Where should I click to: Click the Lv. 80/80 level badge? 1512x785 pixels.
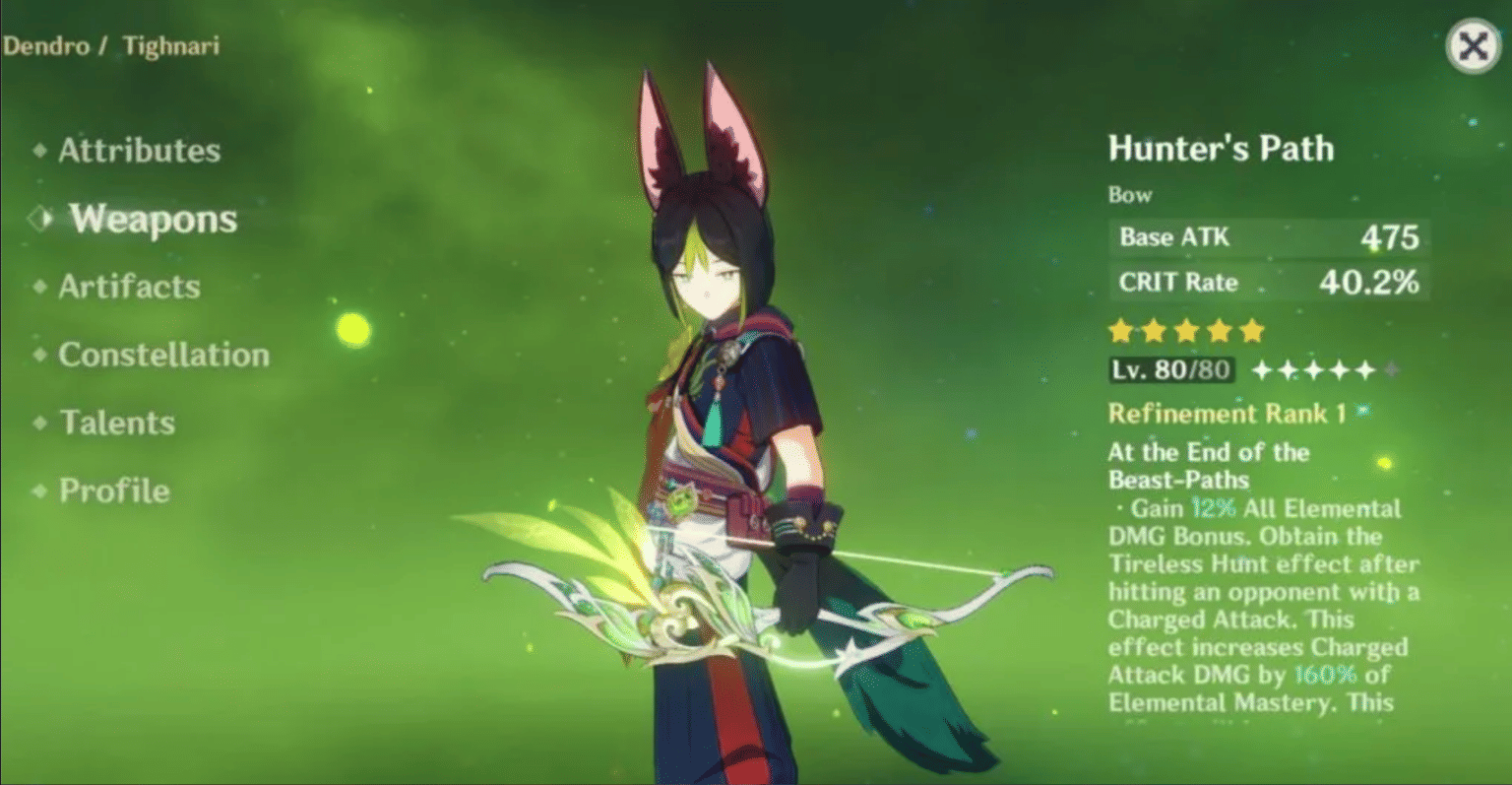click(1171, 371)
